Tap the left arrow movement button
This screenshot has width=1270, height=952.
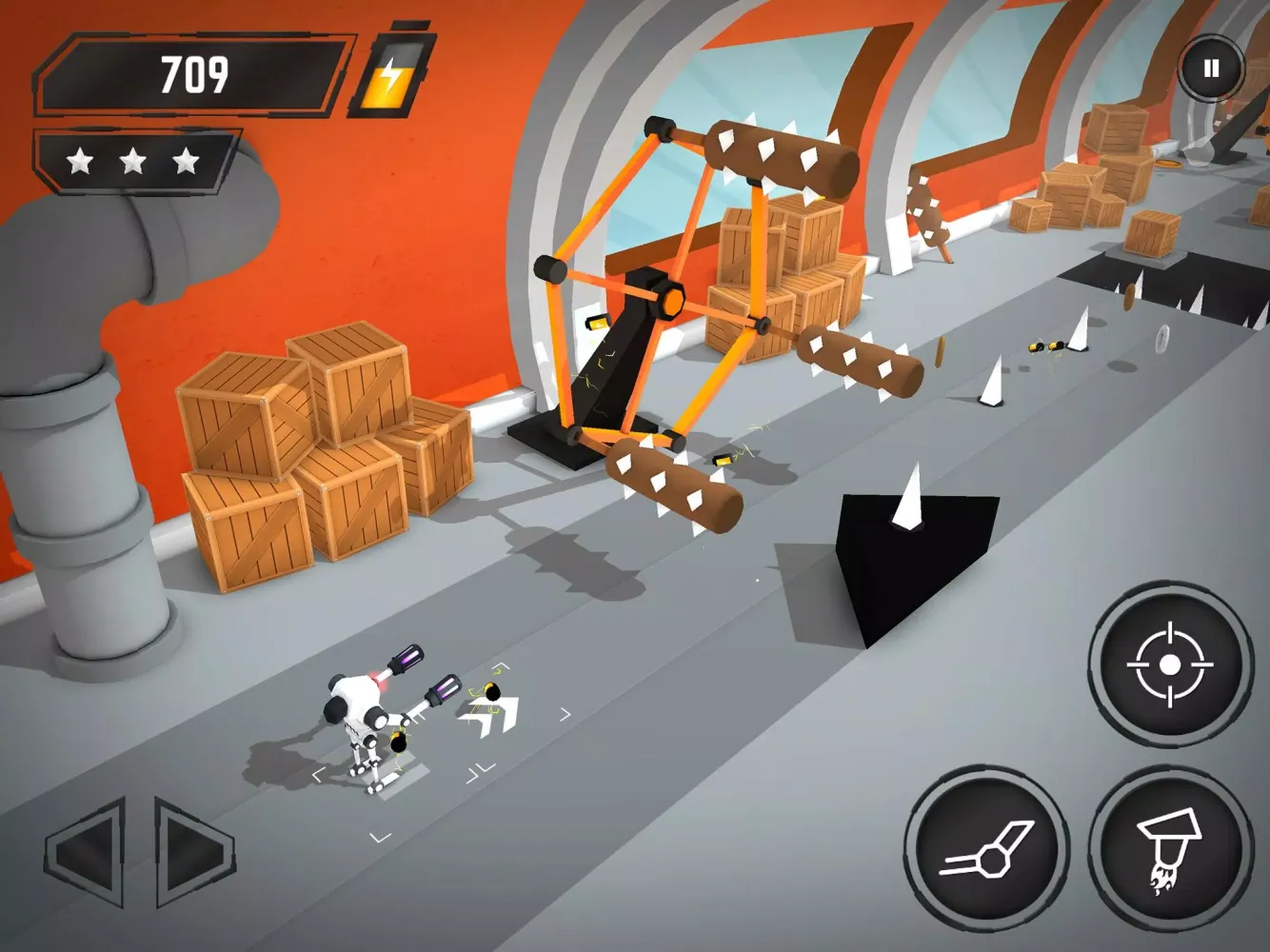coord(88,852)
